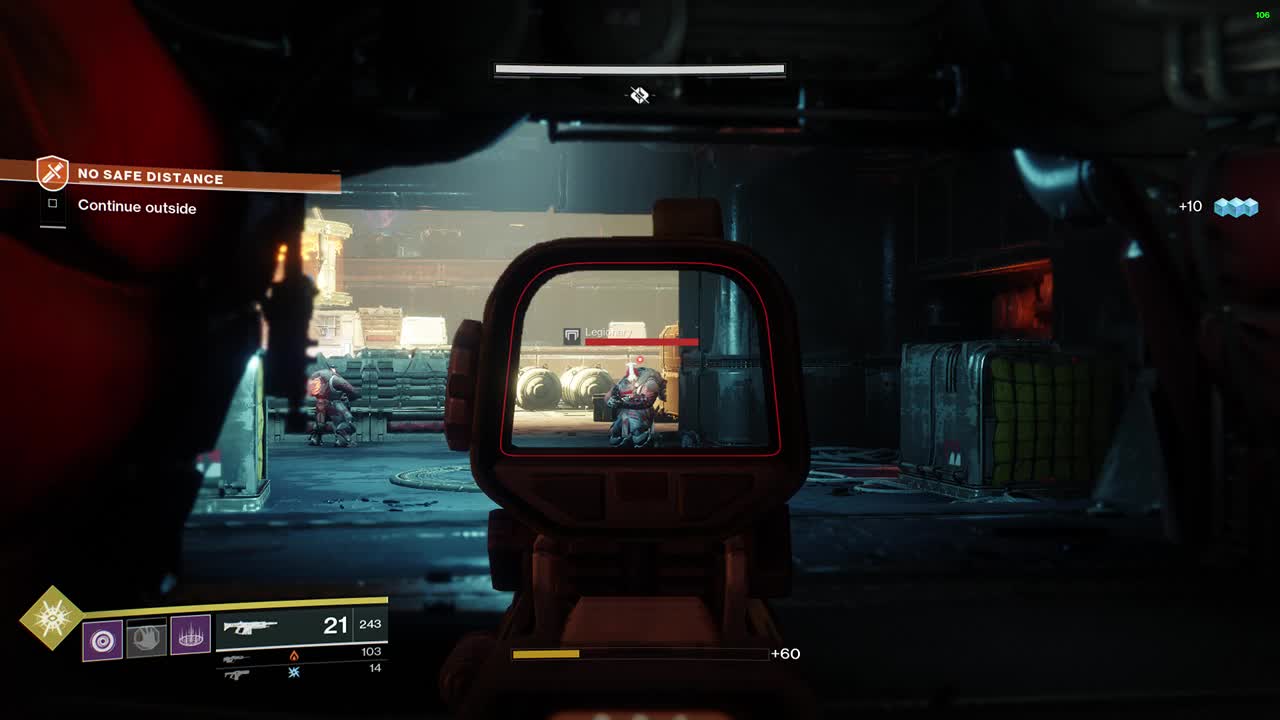1280x720 pixels.
Task: Select the objective waypoint marker on compass
Action: point(639,95)
